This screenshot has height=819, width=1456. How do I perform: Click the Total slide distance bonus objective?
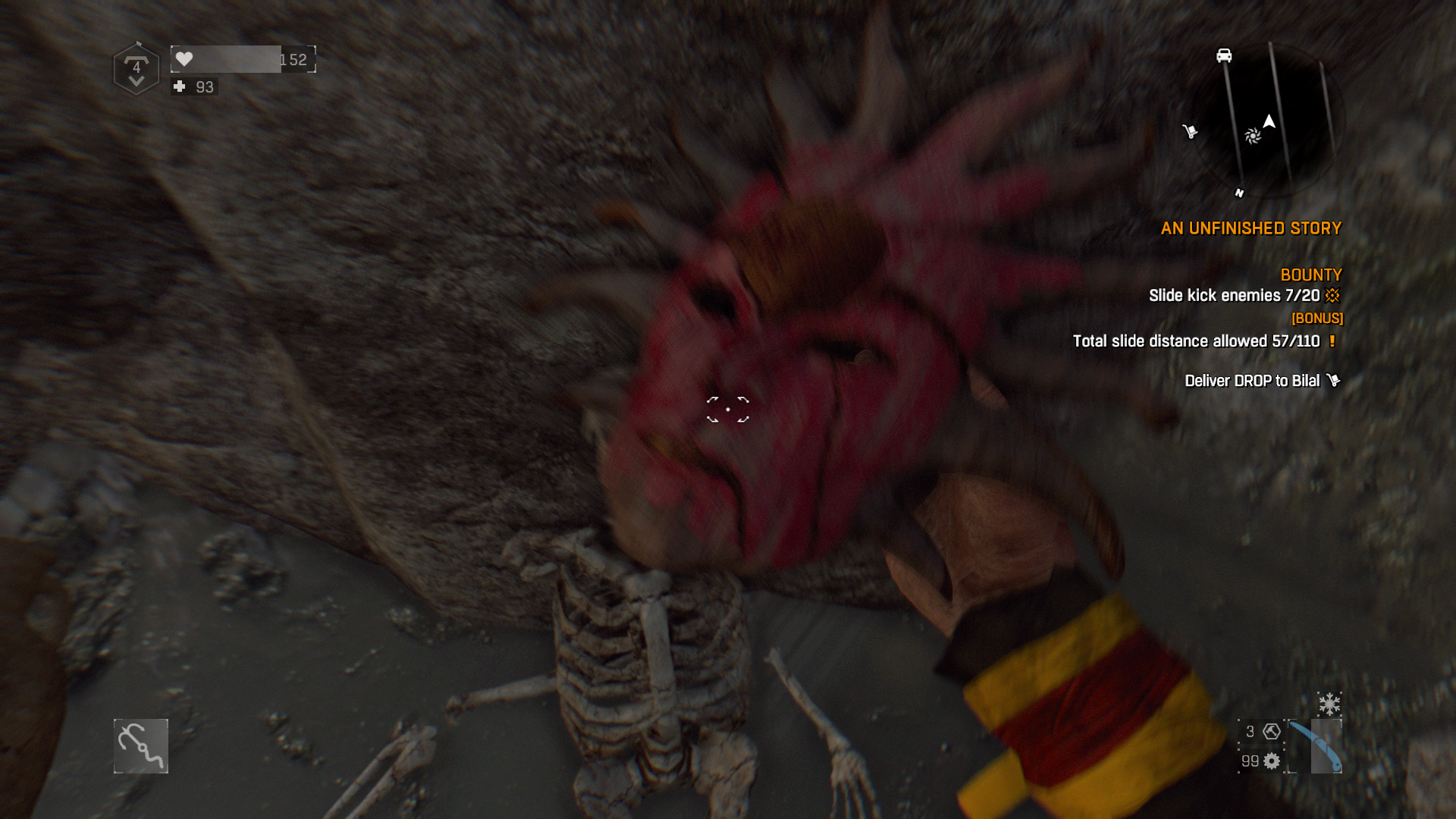coord(1196,341)
